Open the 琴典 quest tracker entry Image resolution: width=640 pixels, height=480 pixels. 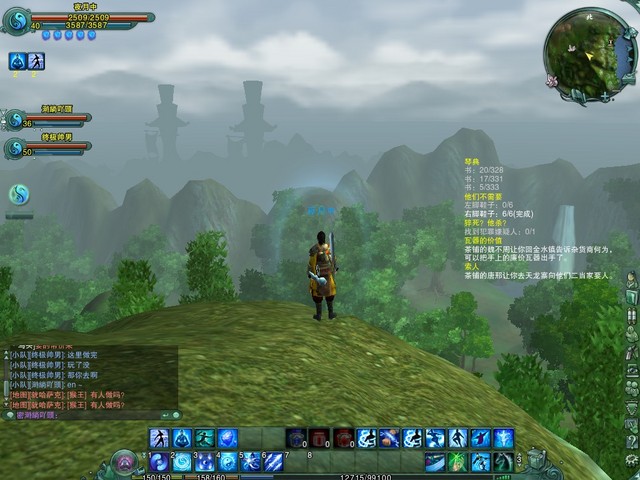click(473, 160)
